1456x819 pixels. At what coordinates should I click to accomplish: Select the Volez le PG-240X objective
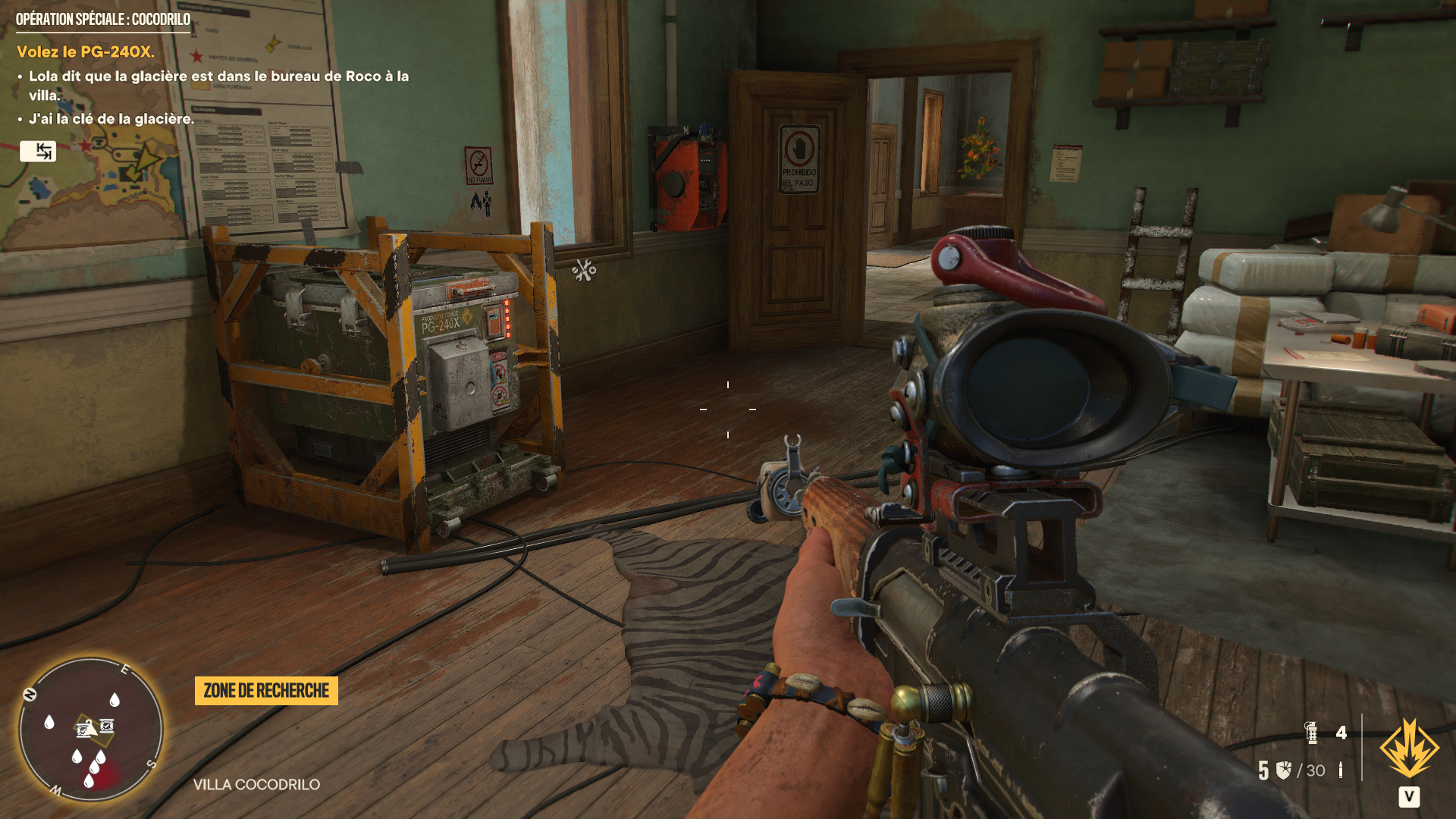click(x=86, y=52)
